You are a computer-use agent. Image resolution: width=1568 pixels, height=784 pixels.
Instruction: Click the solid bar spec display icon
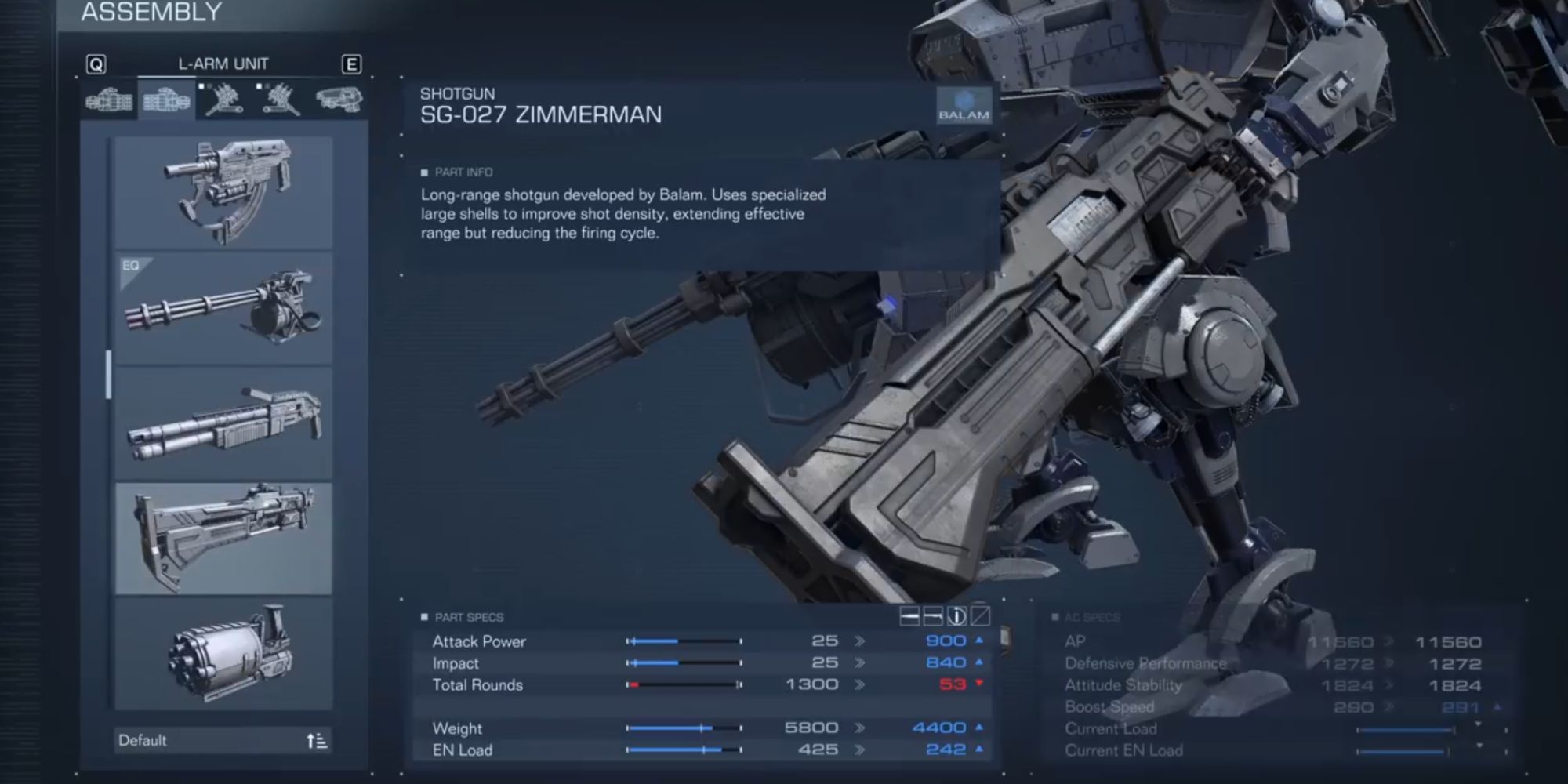(x=909, y=616)
